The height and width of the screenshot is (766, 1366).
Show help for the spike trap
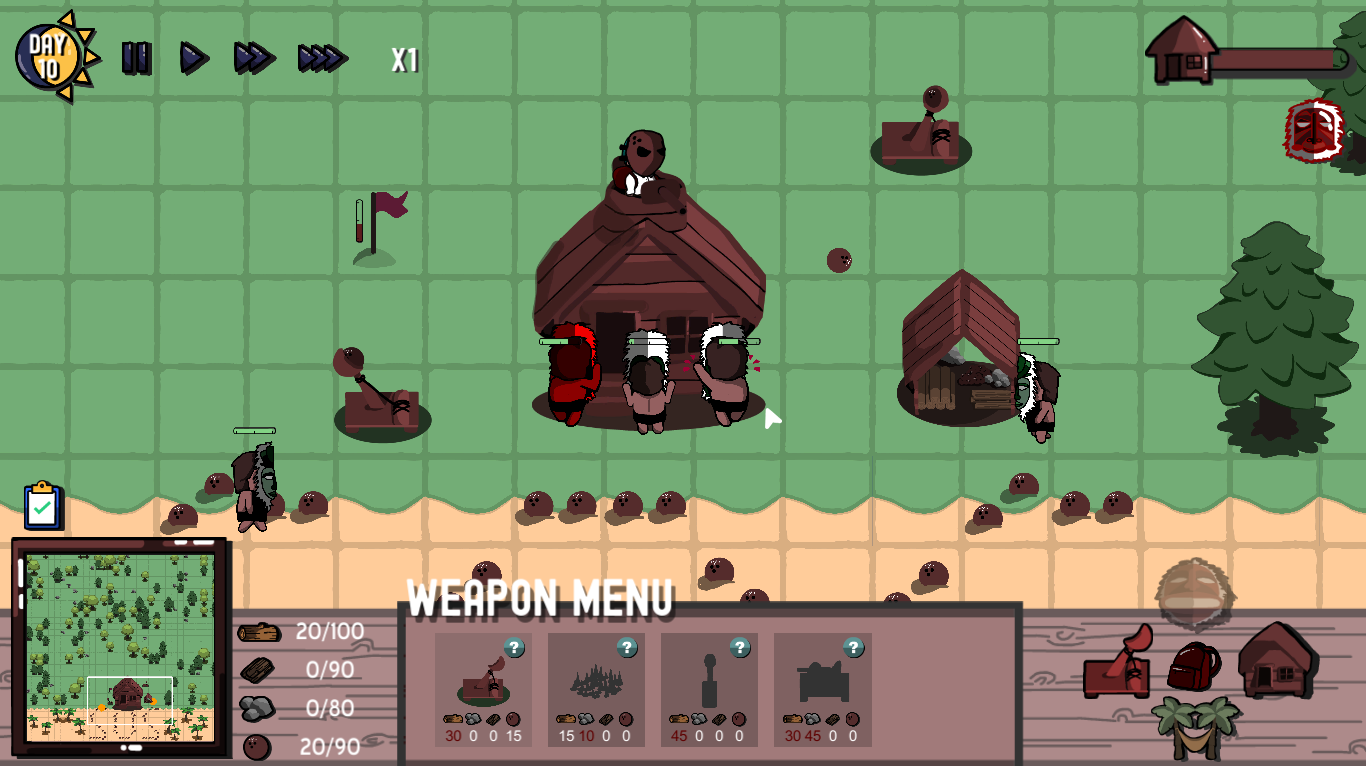click(627, 647)
